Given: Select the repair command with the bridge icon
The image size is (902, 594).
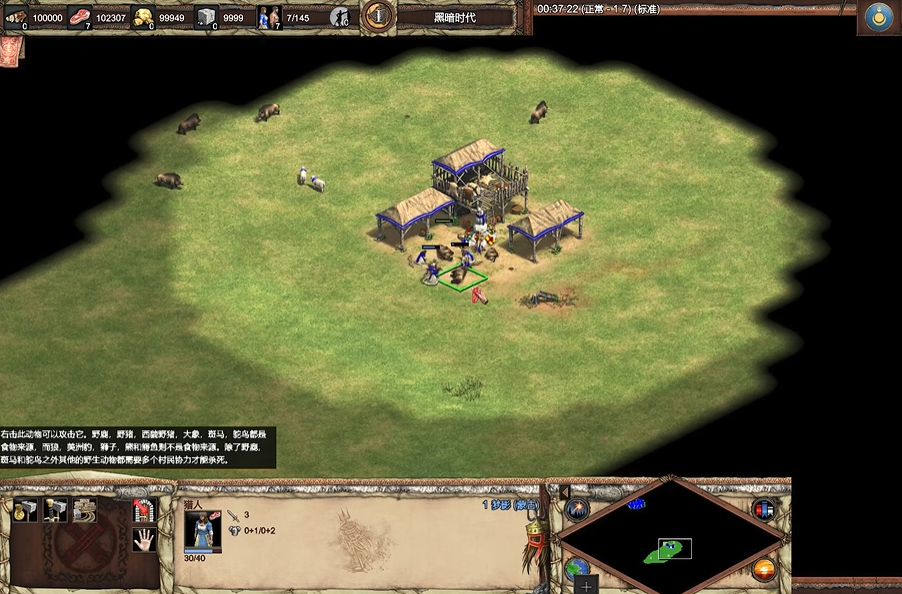Looking at the screenshot, I should 84,510.
